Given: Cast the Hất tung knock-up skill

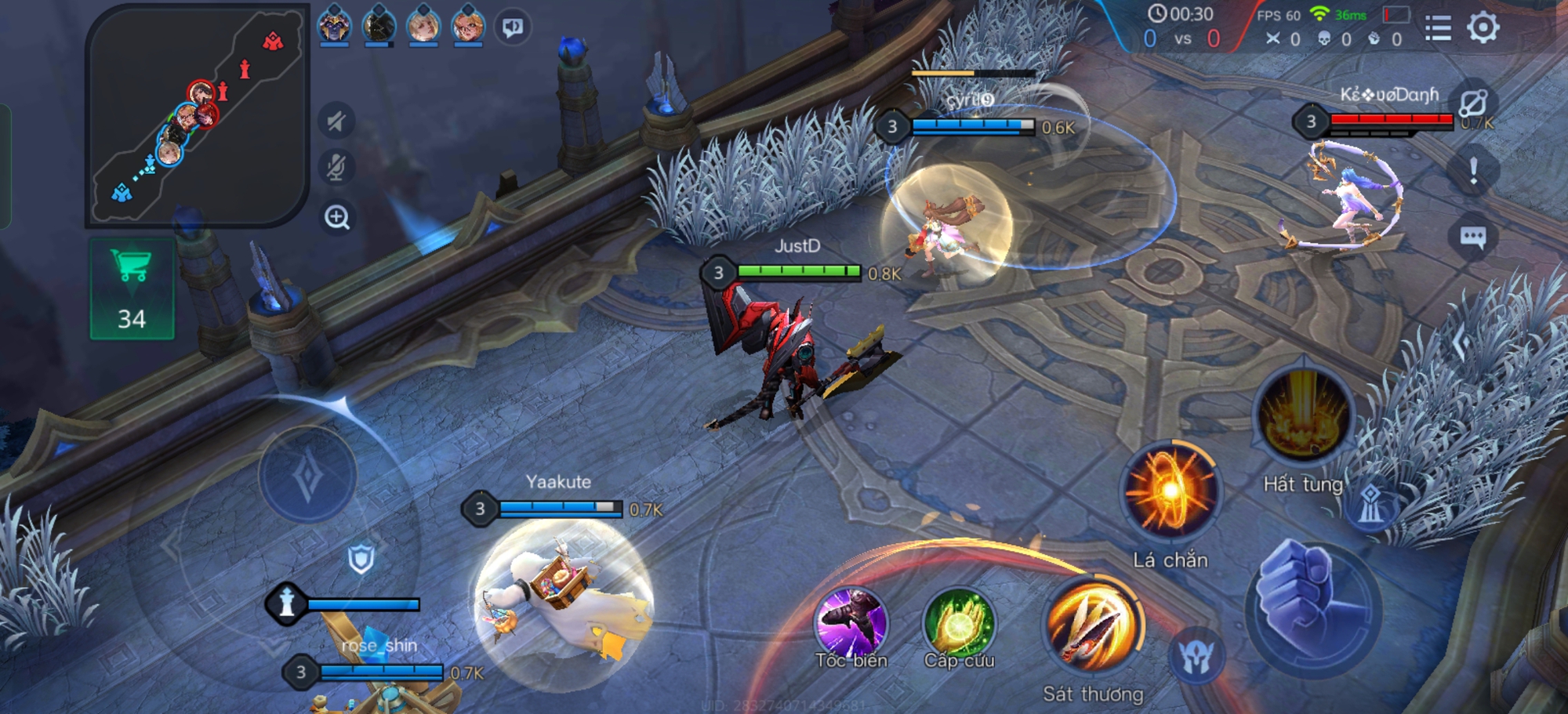Looking at the screenshot, I should 1303,415.
